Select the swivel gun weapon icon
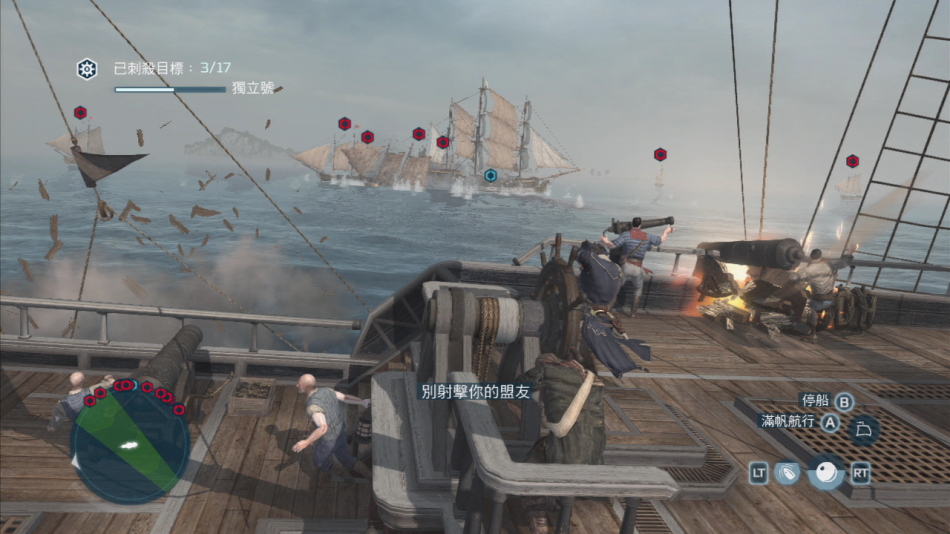The image size is (950, 534). click(788, 473)
